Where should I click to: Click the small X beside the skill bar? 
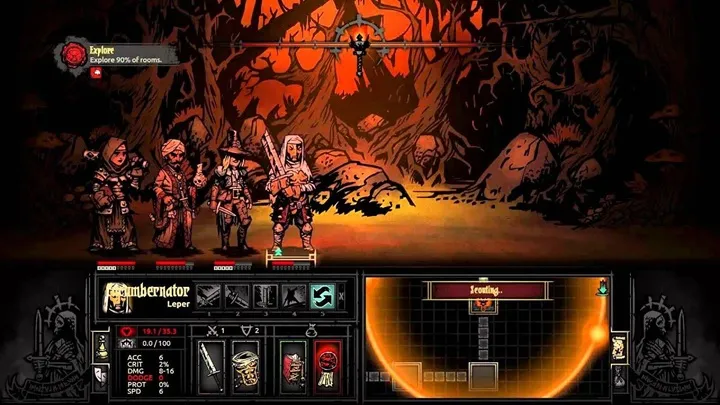(342, 294)
